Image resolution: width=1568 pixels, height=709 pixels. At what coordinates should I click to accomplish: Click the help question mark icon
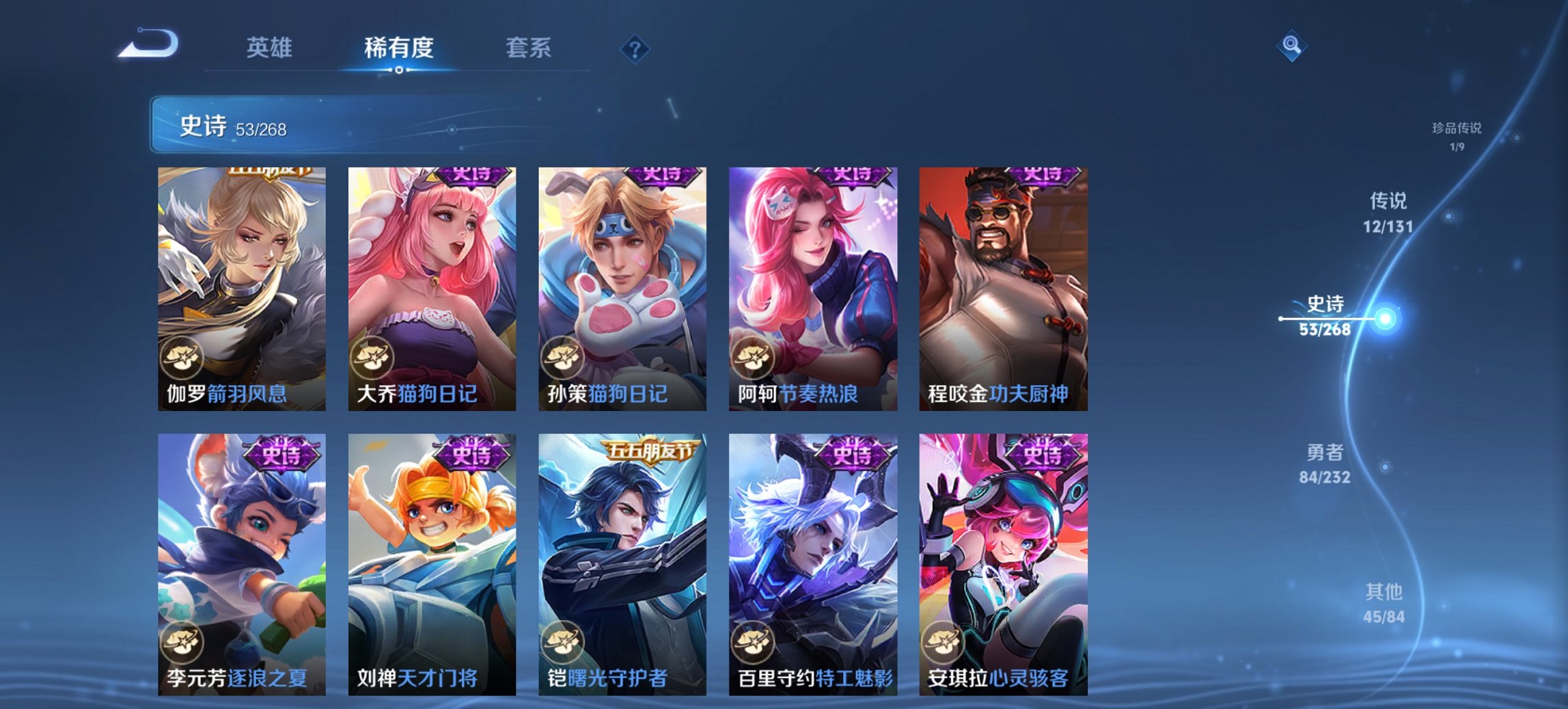coord(635,49)
